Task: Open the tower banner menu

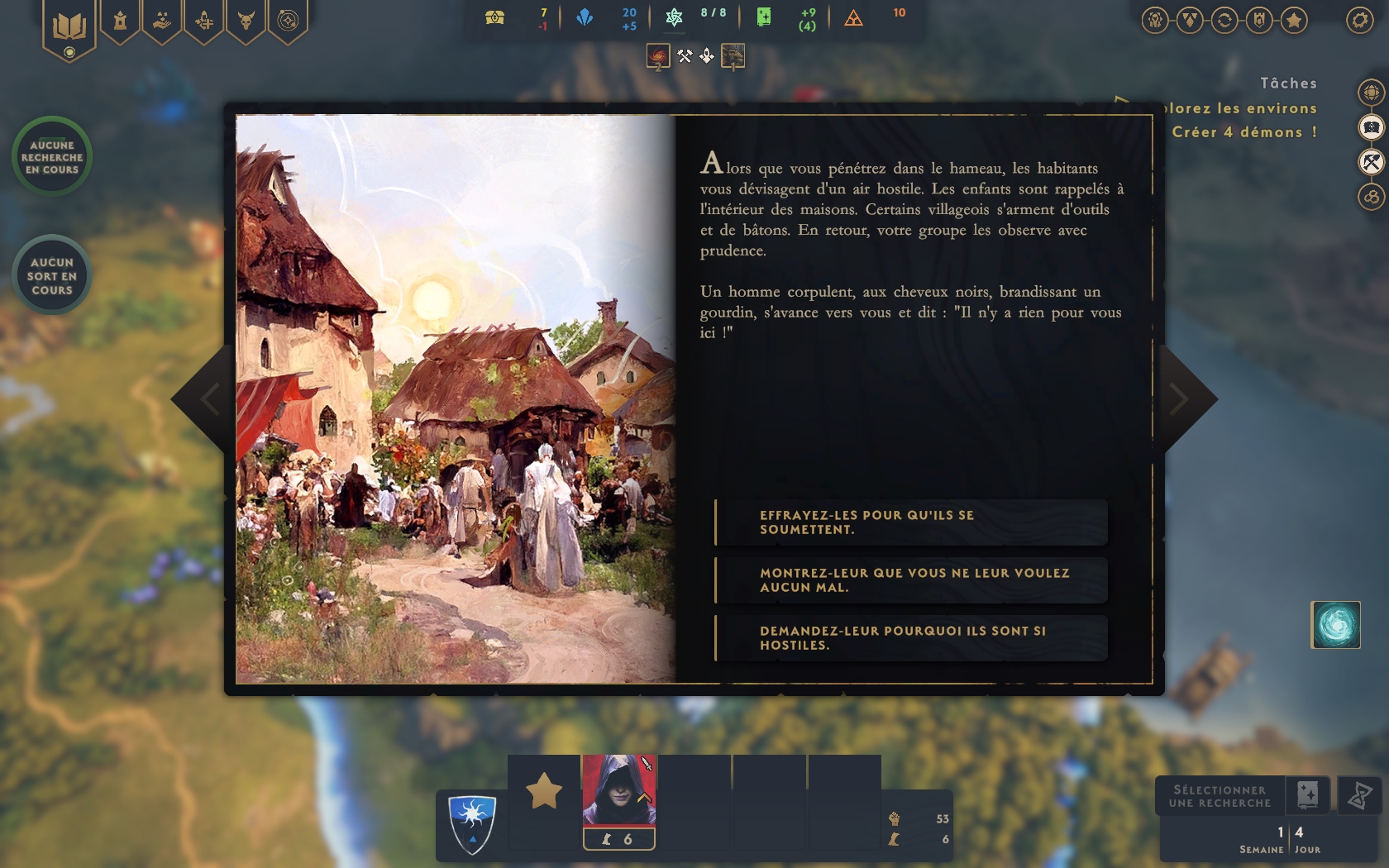Action: click(x=121, y=21)
